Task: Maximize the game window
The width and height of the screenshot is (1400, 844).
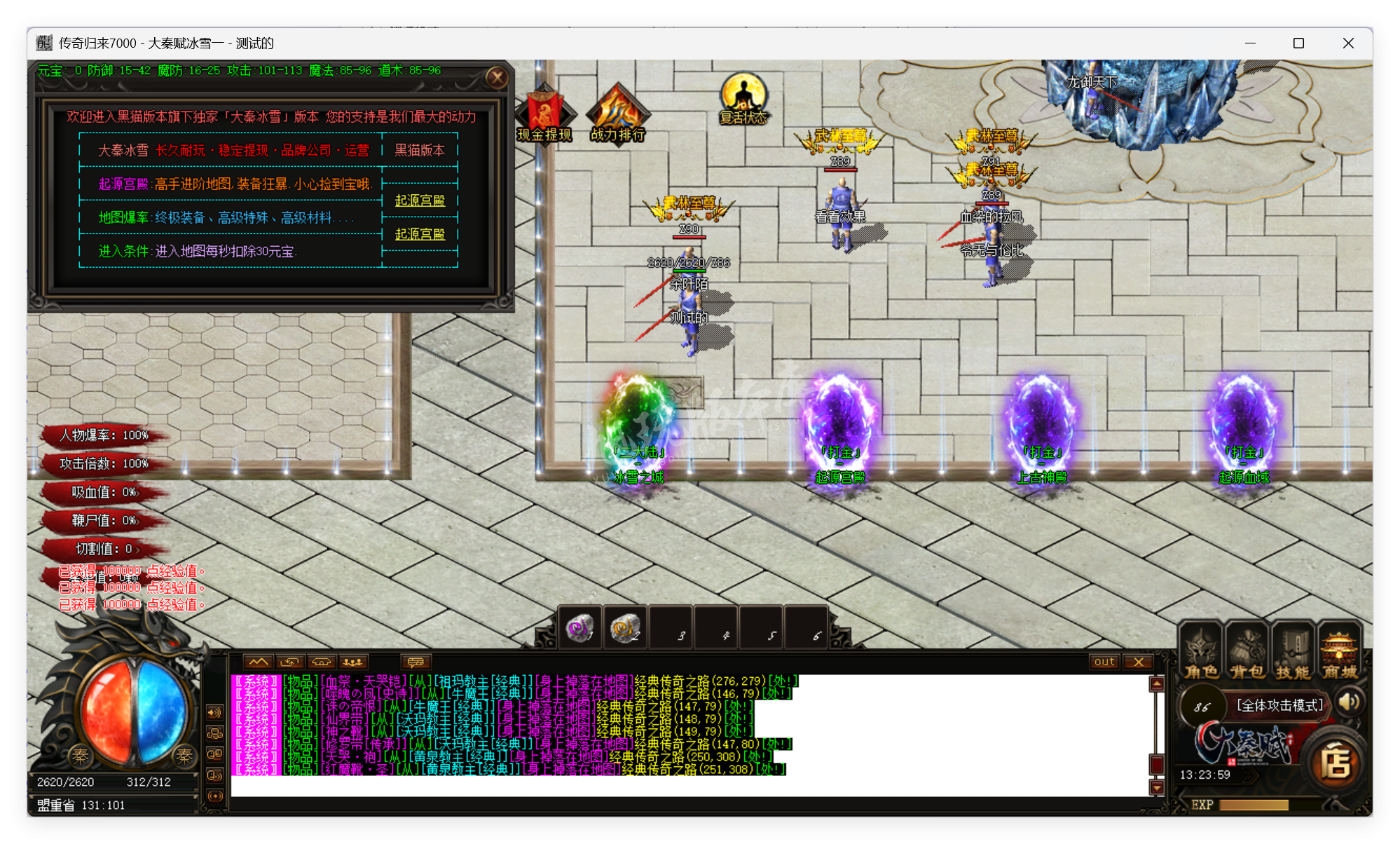Action: (1298, 43)
